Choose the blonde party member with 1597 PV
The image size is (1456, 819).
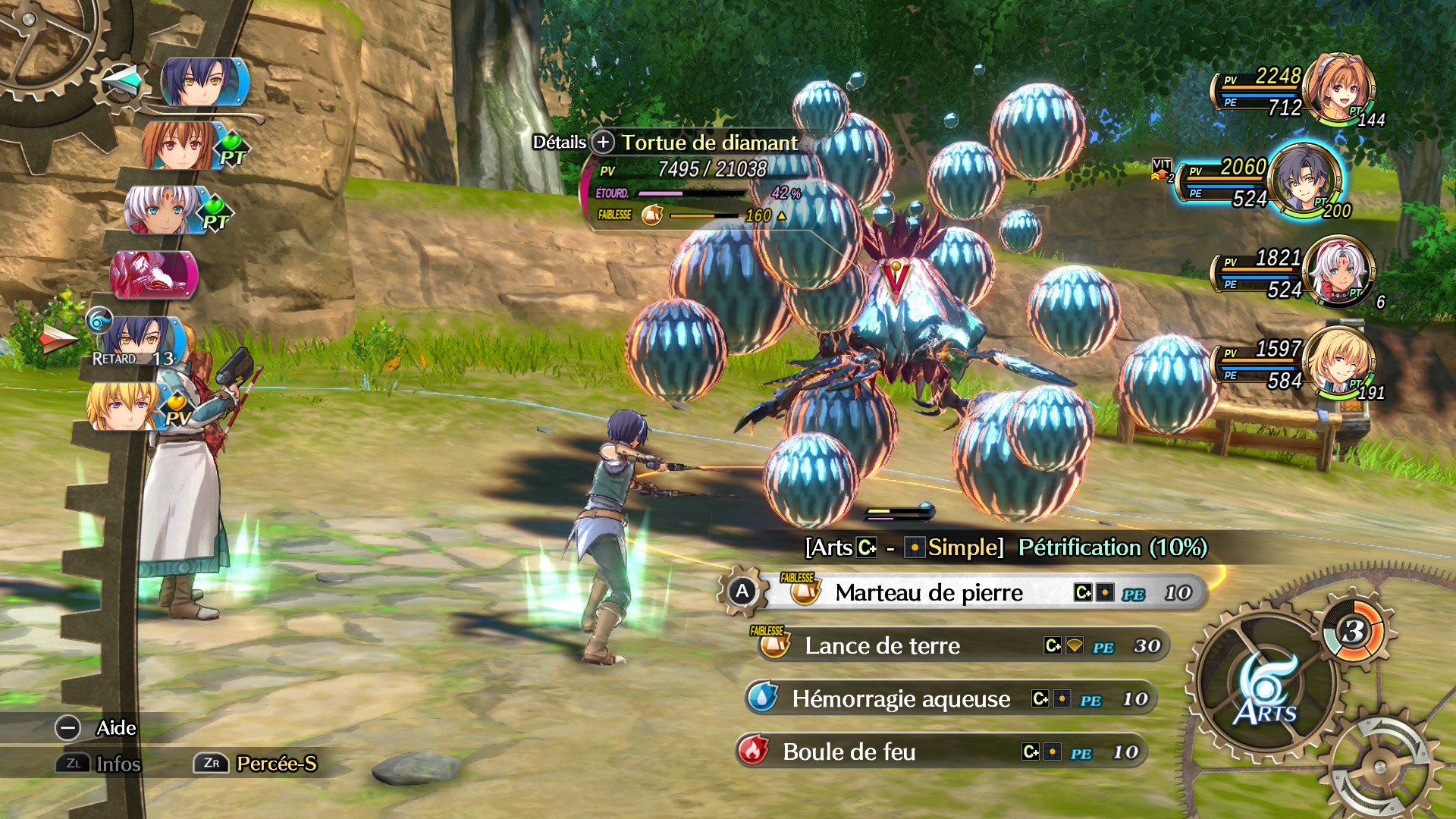1340,362
